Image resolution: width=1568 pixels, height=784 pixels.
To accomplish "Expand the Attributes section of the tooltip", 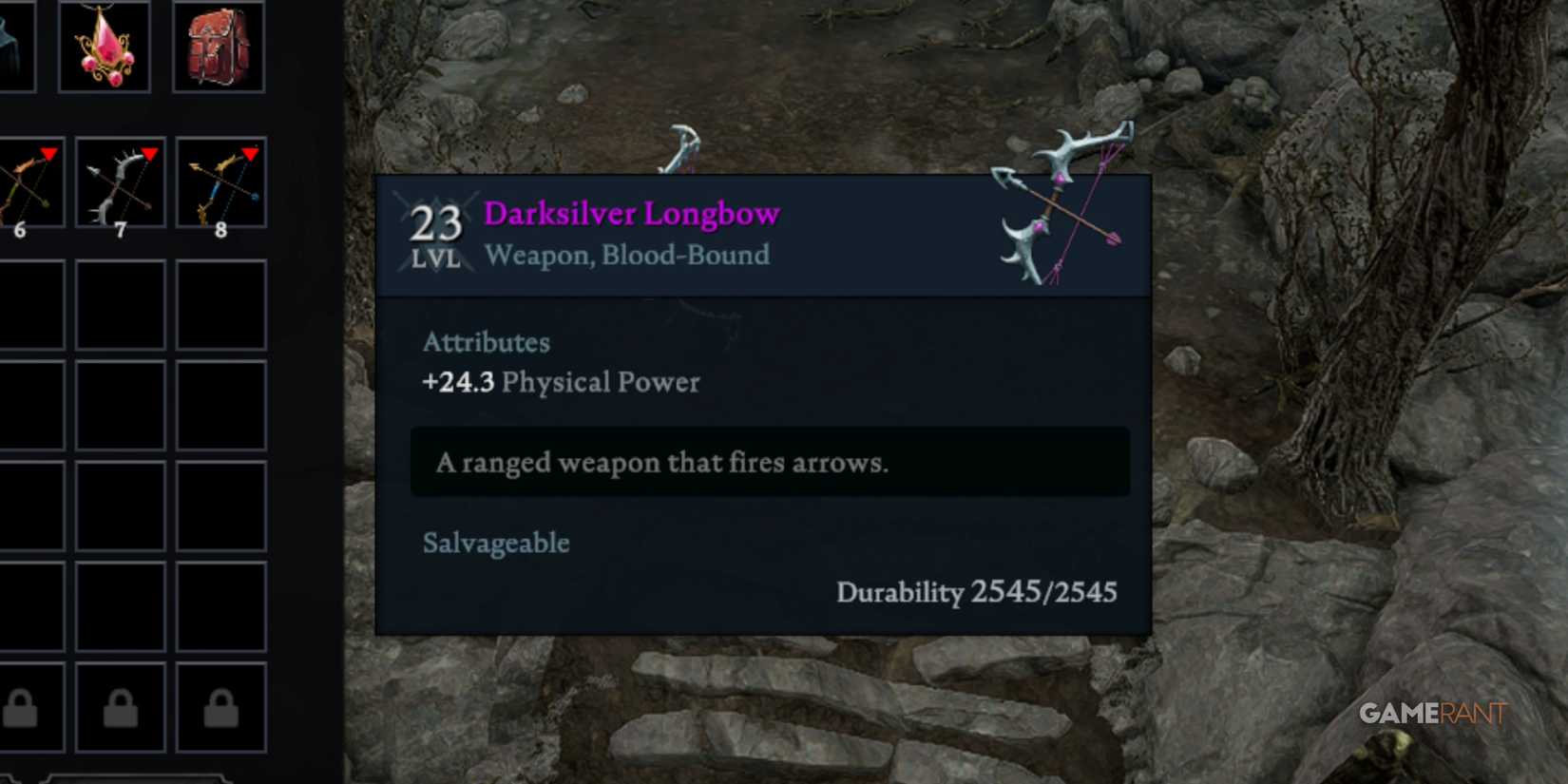I will pyautogui.click(x=487, y=342).
